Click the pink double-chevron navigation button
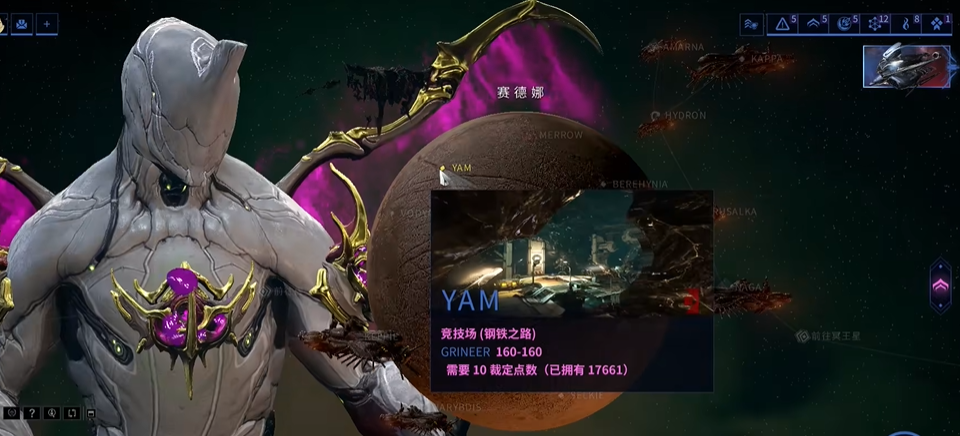This screenshot has width=960, height=436. [940, 285]
